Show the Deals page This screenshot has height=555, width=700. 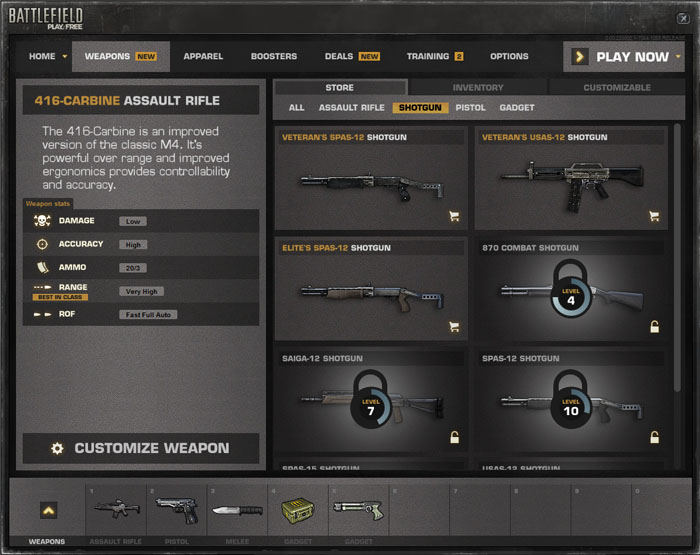click(x=351, y=57)
